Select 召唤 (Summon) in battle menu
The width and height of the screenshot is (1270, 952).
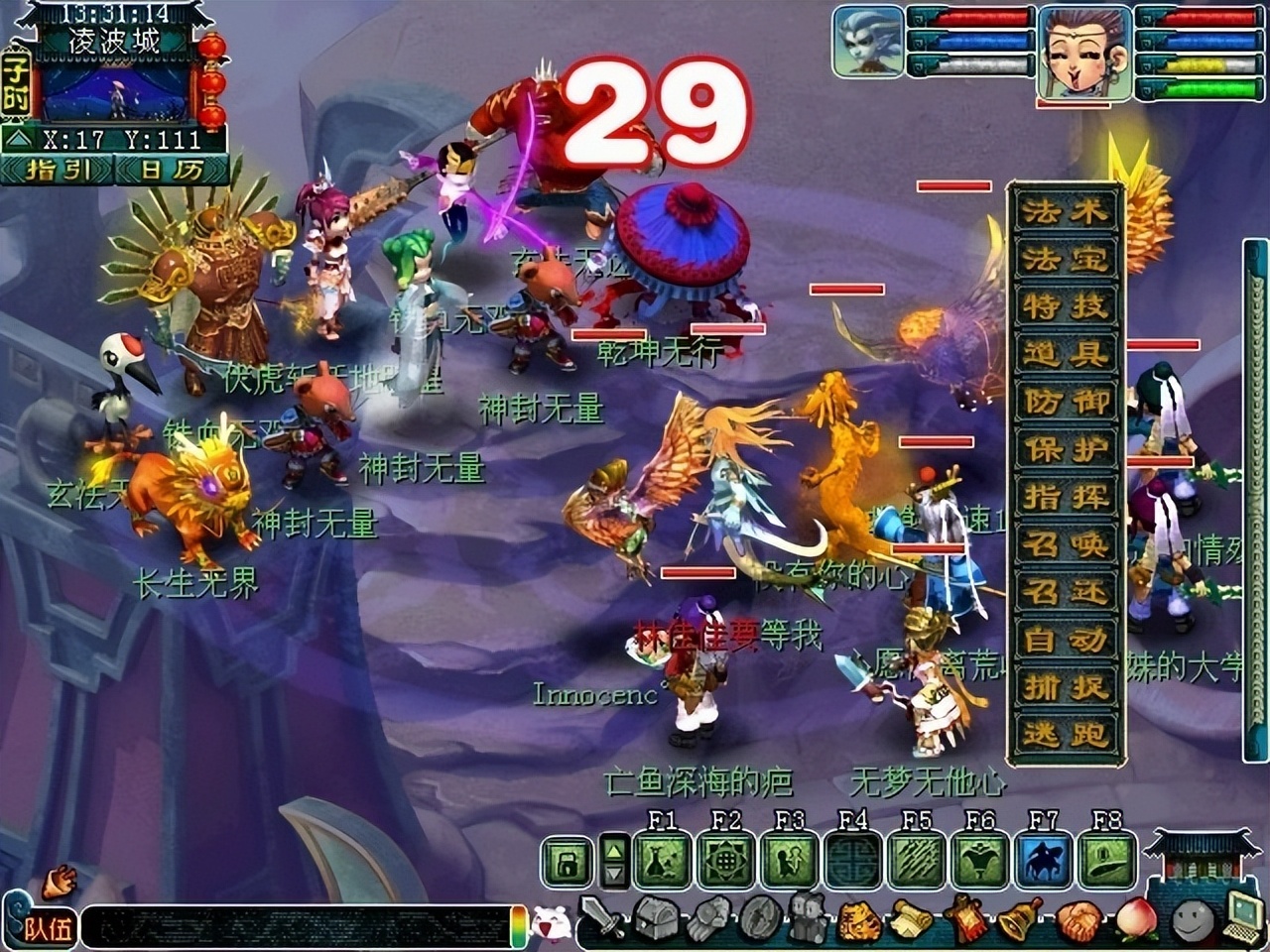tap(1066, 544)
